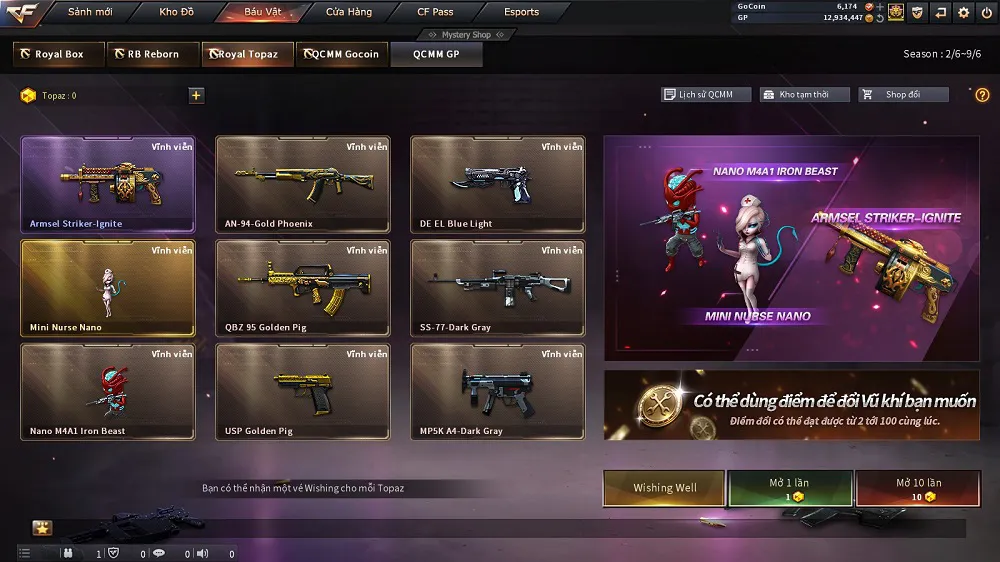Screen dimensions: 1000x562
Task: Open the Shop đổi exchange shop
Action: coord(903,95)
